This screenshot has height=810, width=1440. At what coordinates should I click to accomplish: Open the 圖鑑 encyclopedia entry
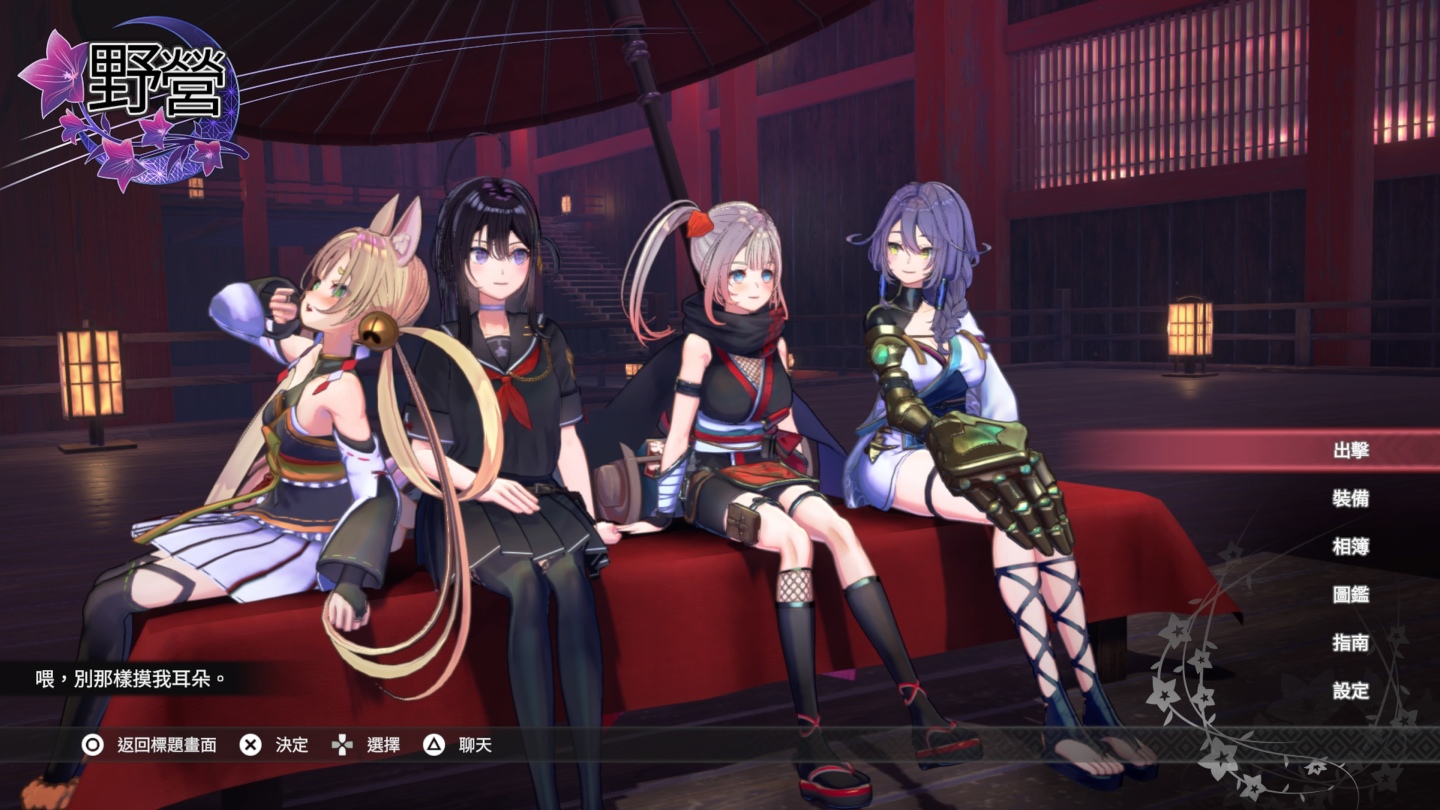click(x=1350, y=594)
